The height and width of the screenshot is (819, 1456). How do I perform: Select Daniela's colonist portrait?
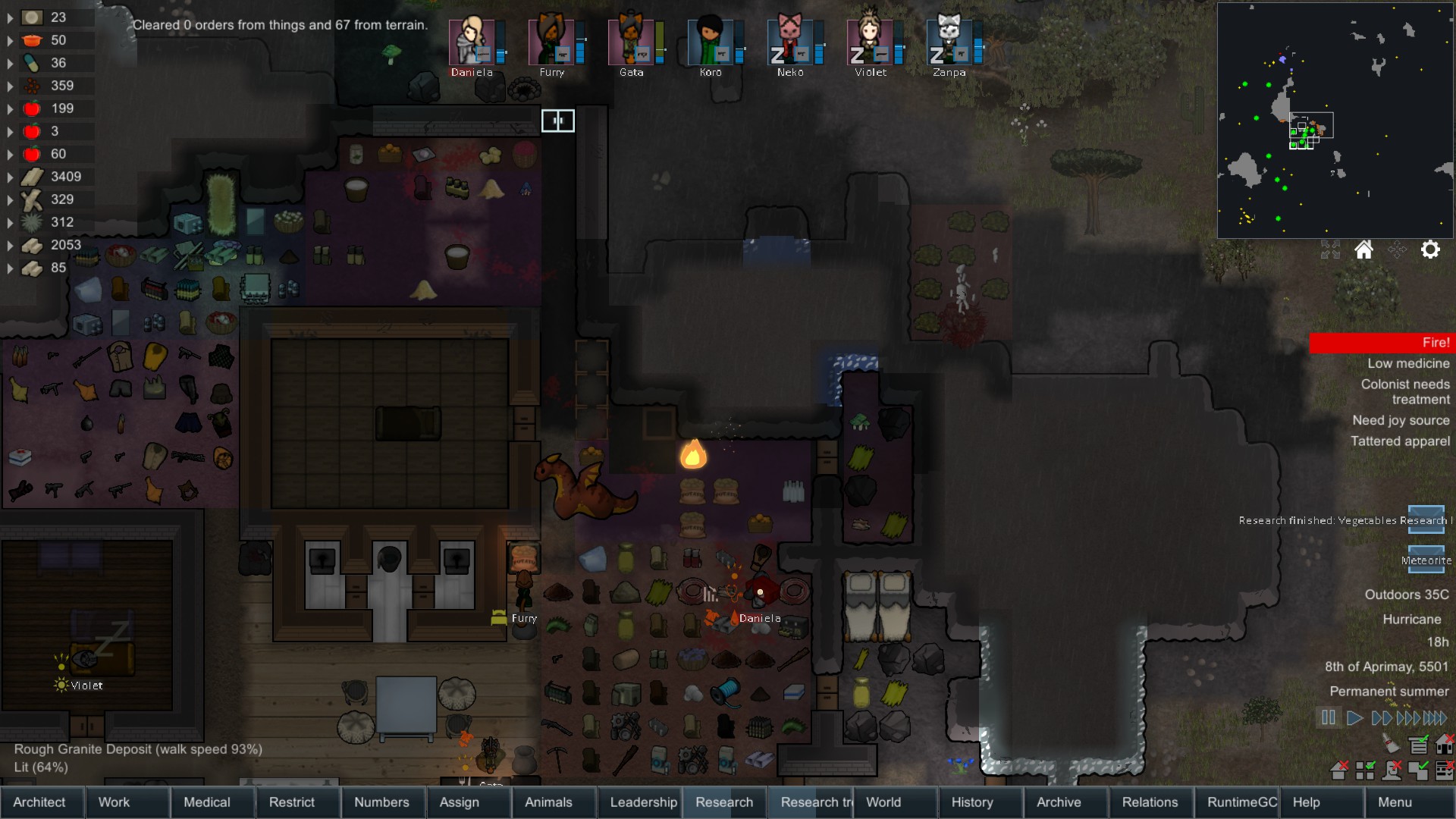[x=472, y=42]
